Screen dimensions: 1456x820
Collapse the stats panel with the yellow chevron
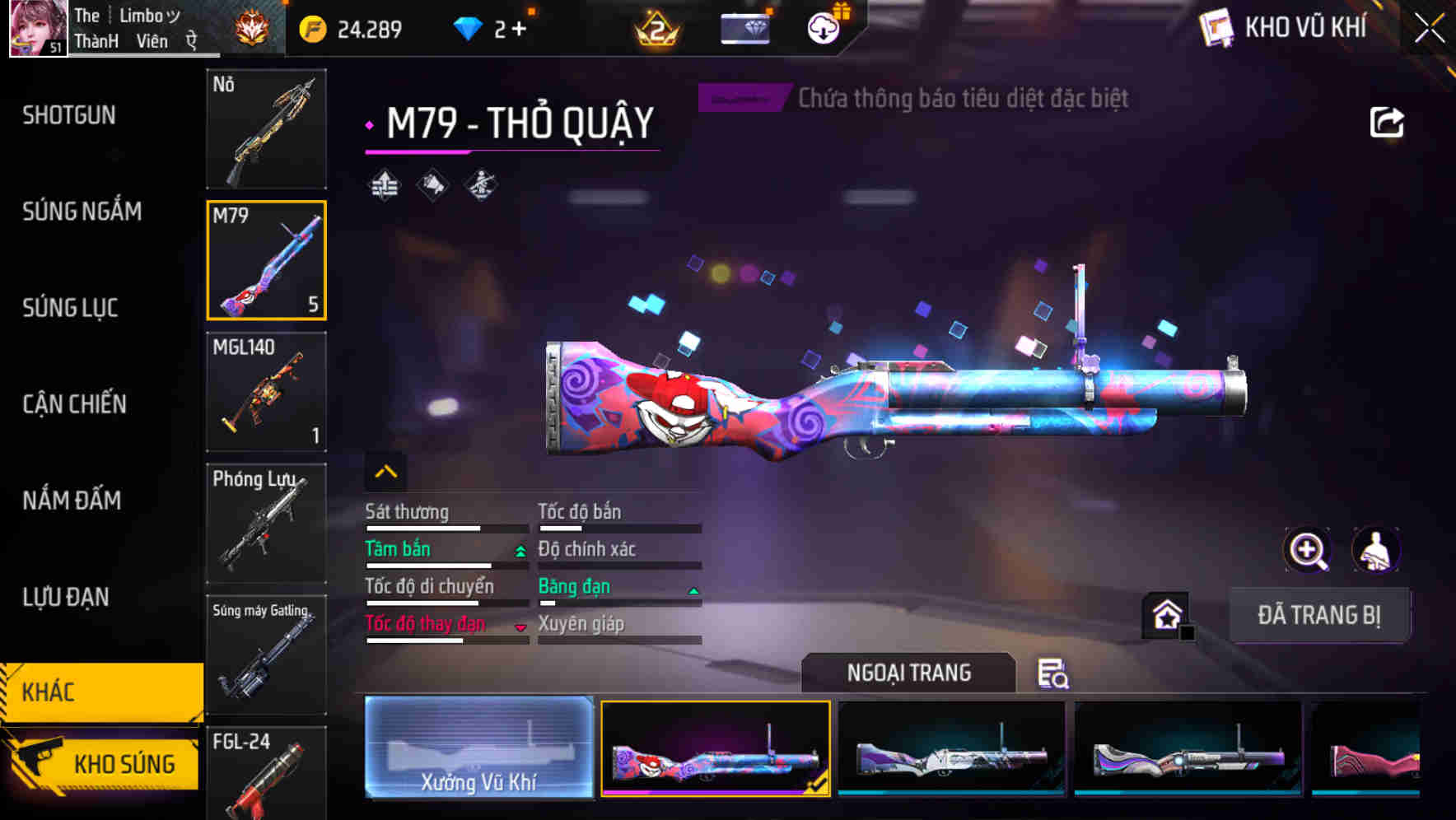tap(385, 471)
